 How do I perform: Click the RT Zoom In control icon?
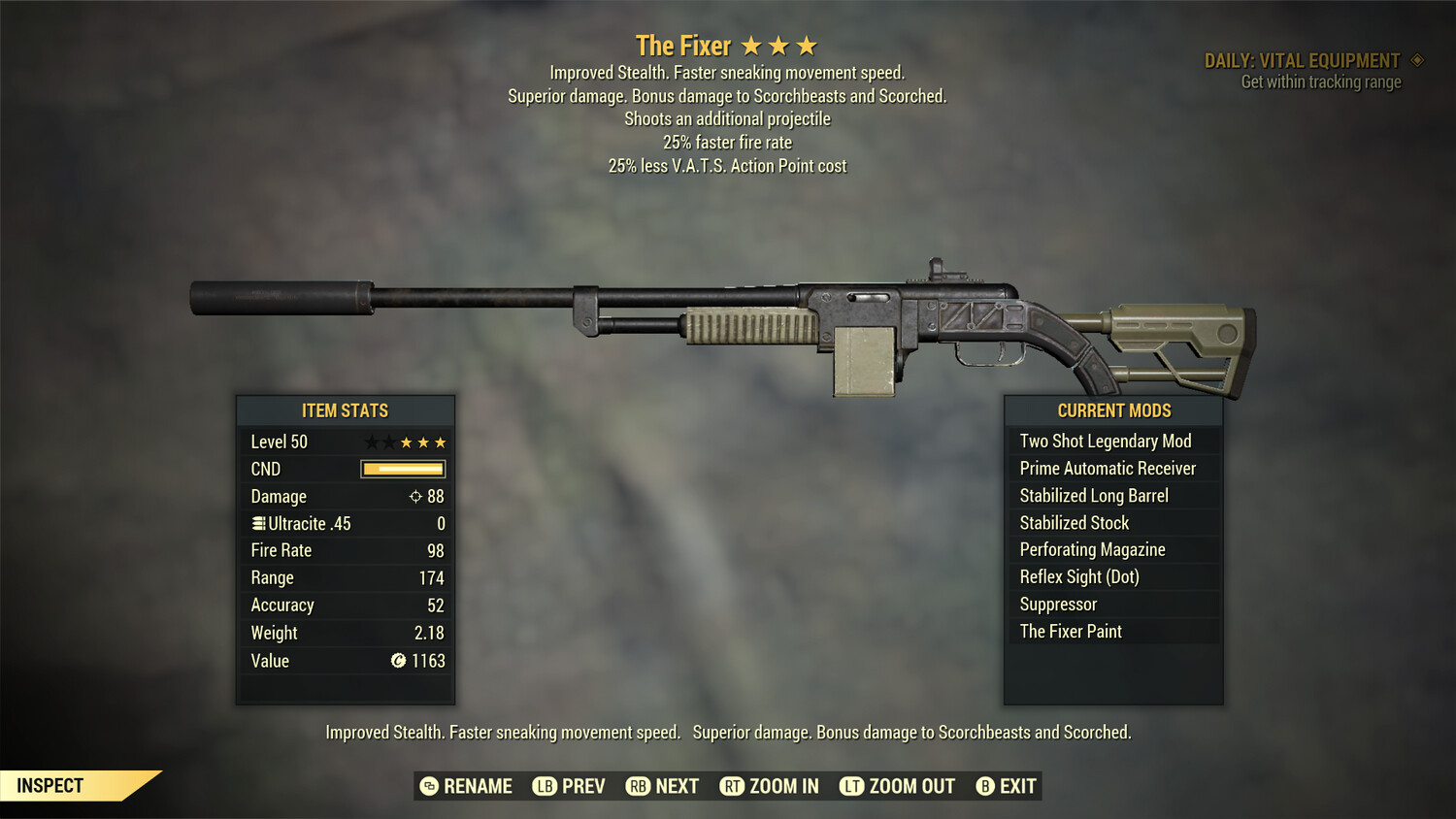733,786
